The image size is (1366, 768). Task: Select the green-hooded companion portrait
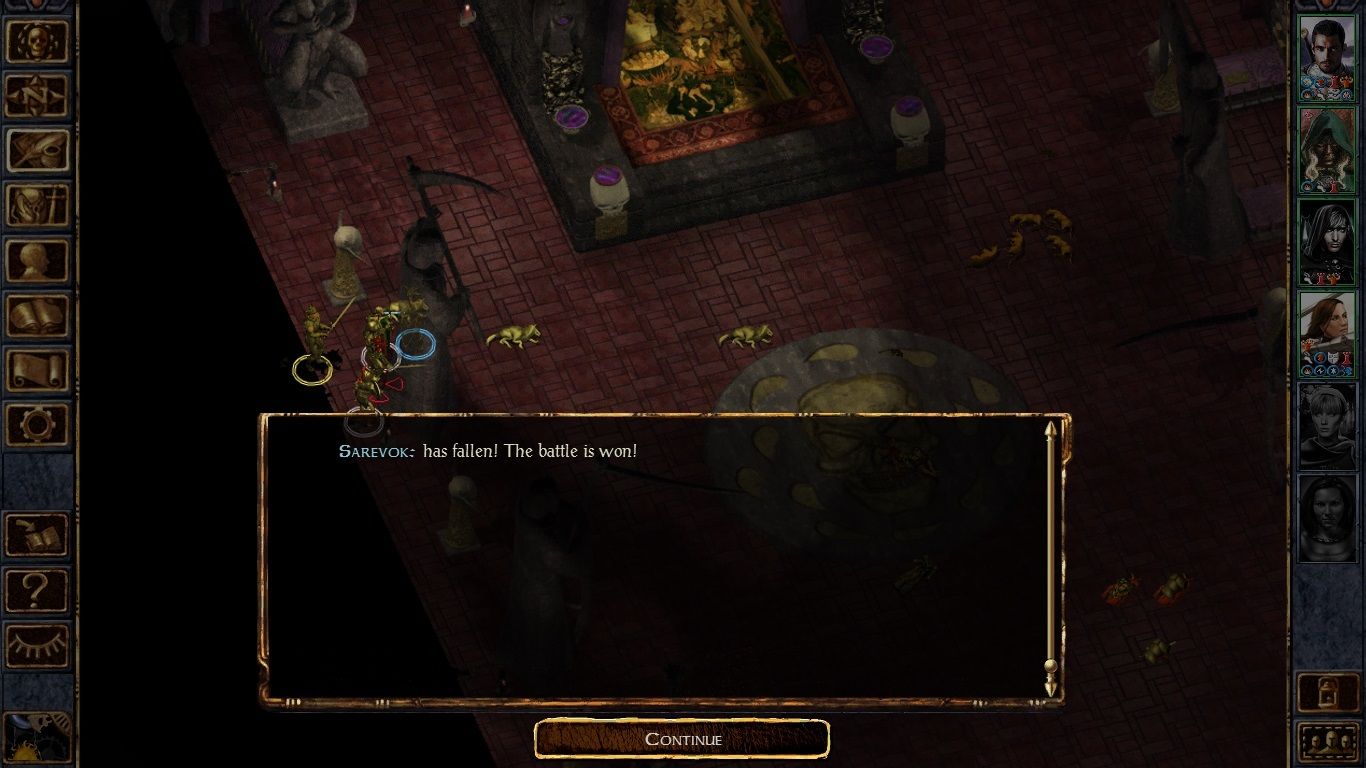tap(1328, 150)
